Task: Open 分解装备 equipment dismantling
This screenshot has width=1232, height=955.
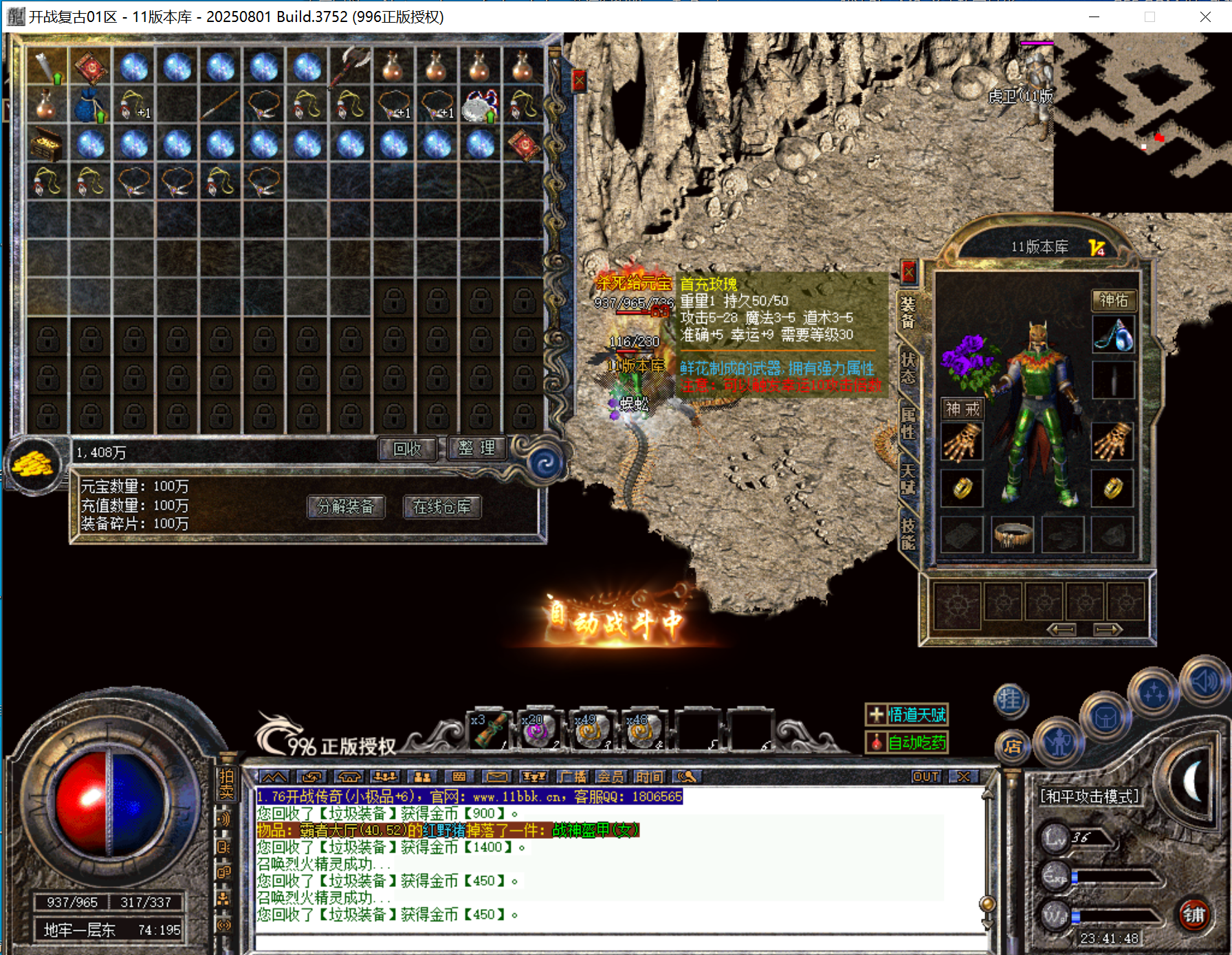Action: 346,507
